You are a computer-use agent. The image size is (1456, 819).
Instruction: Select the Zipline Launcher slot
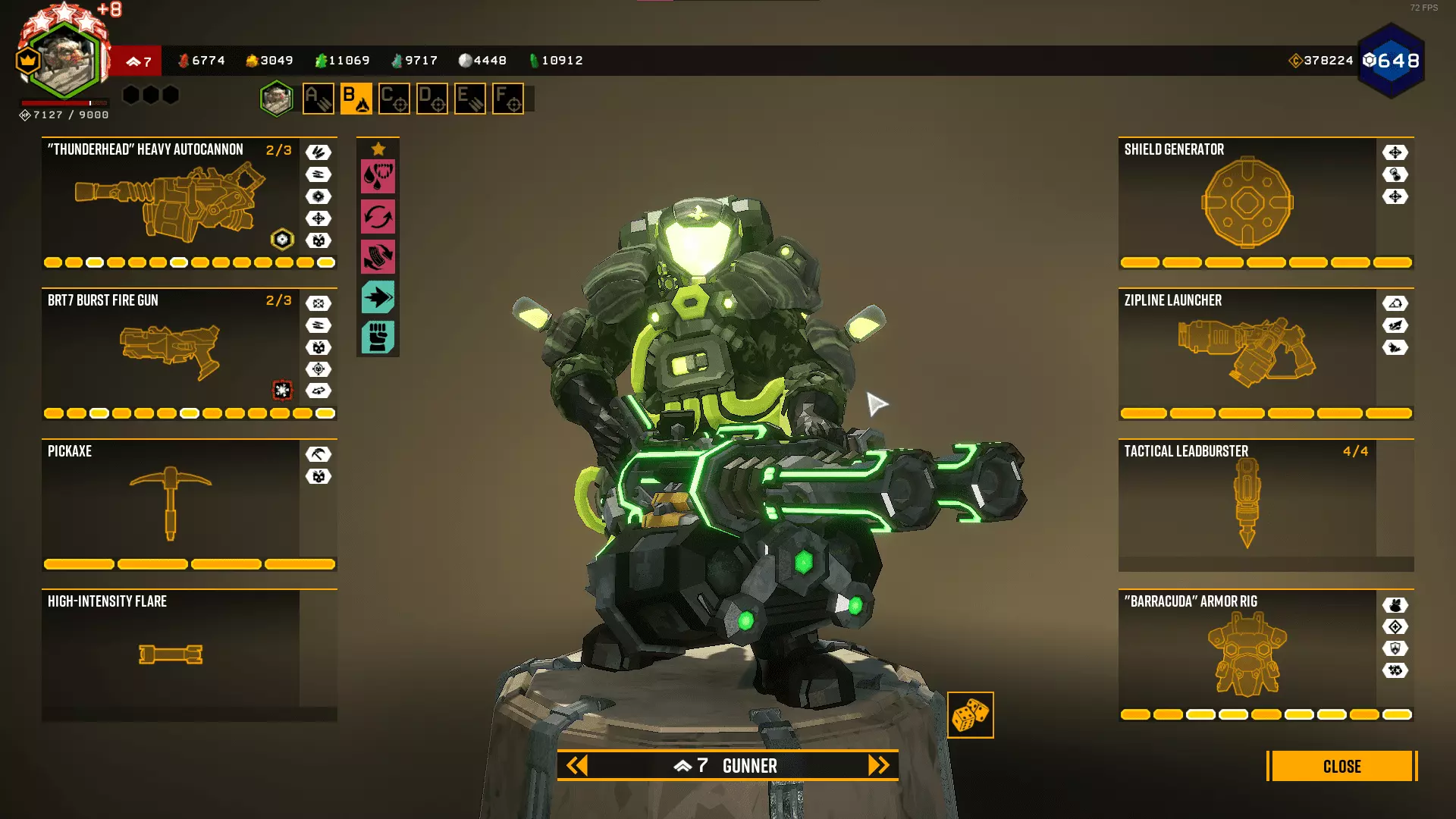[x=1247, y=353]
